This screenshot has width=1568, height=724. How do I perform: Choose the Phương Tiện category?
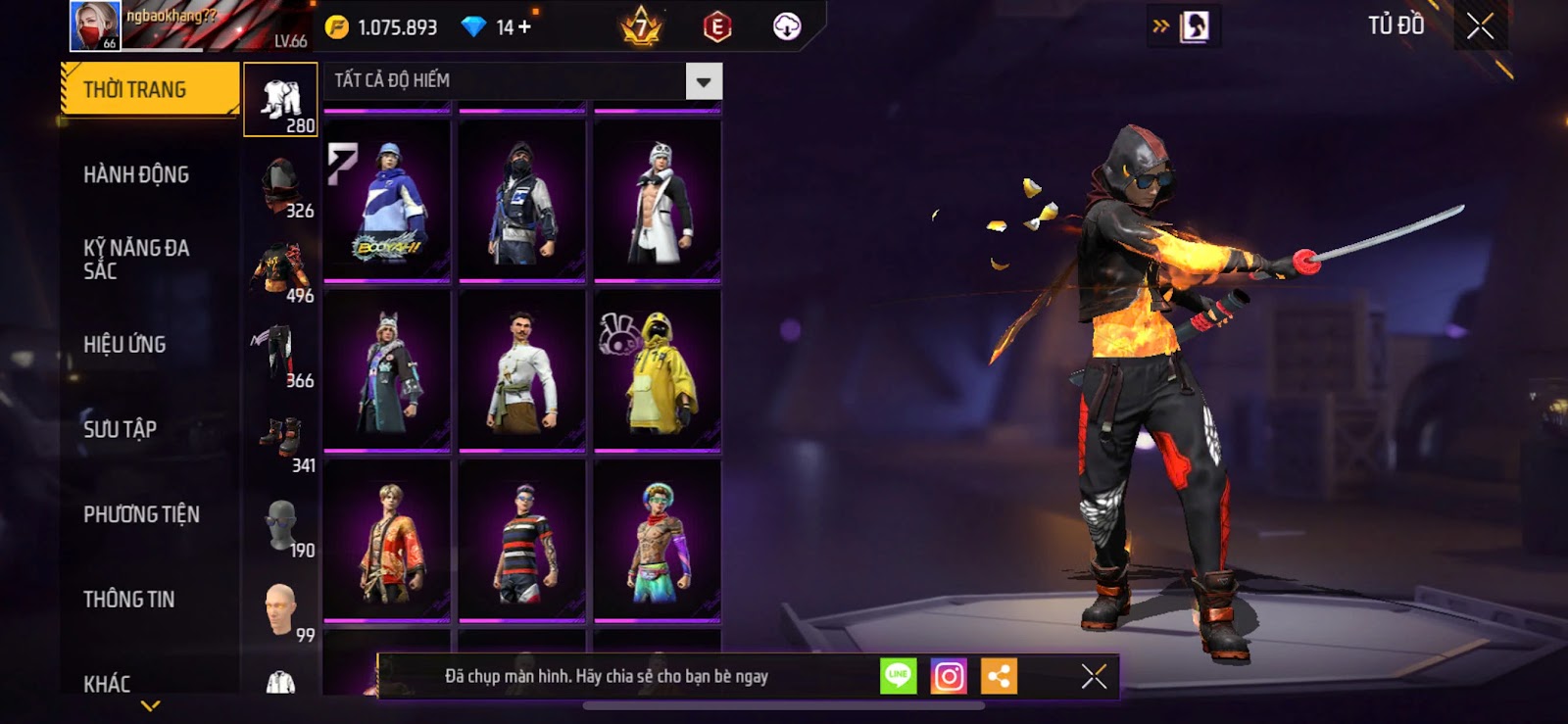(x=141, y=514)
